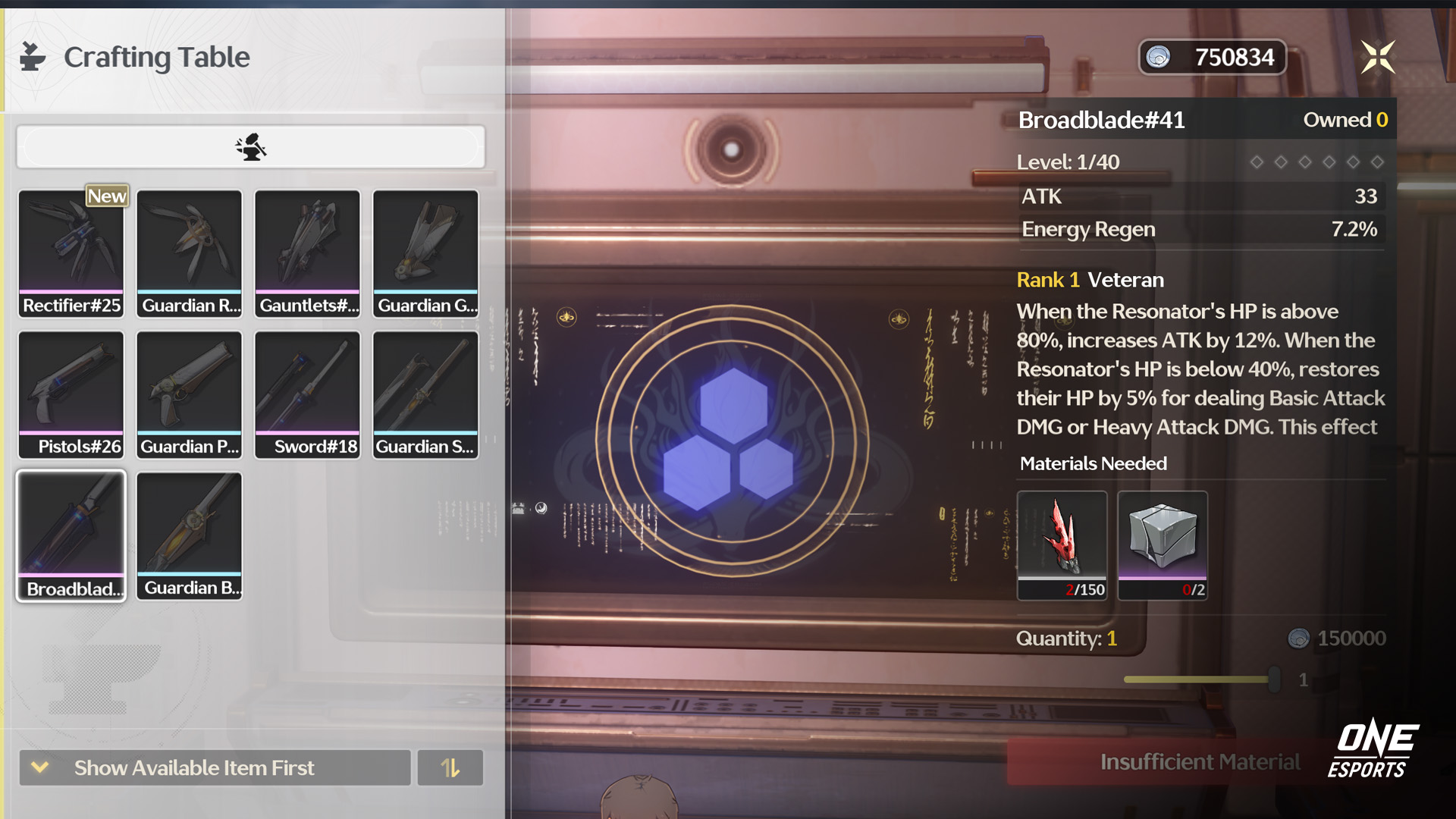This screenshot has height=819, width=1456.
Task: Select the Sword#18 recipe
Action: click(307, 394)
